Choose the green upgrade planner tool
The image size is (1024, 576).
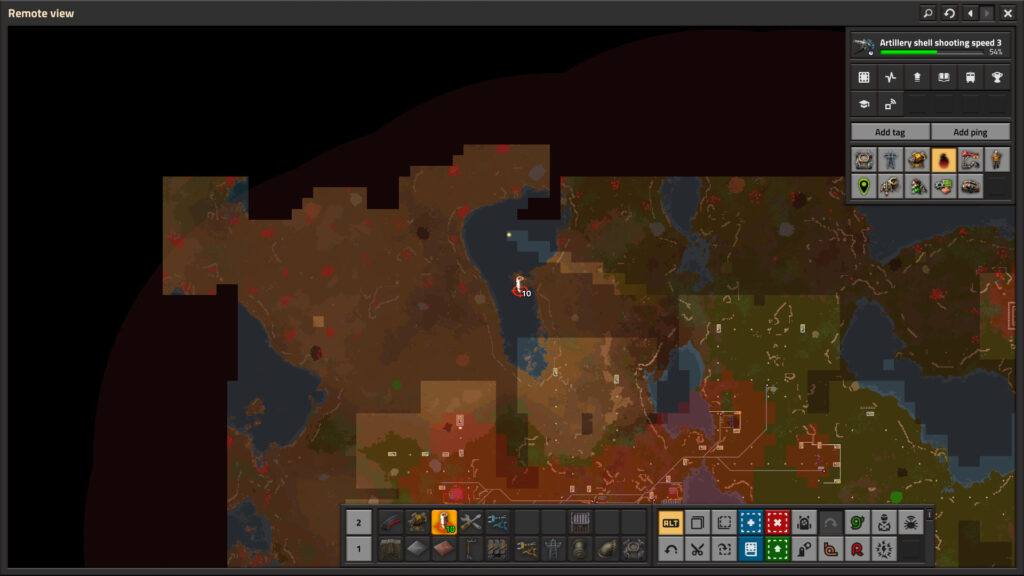[x=777, y=548]
